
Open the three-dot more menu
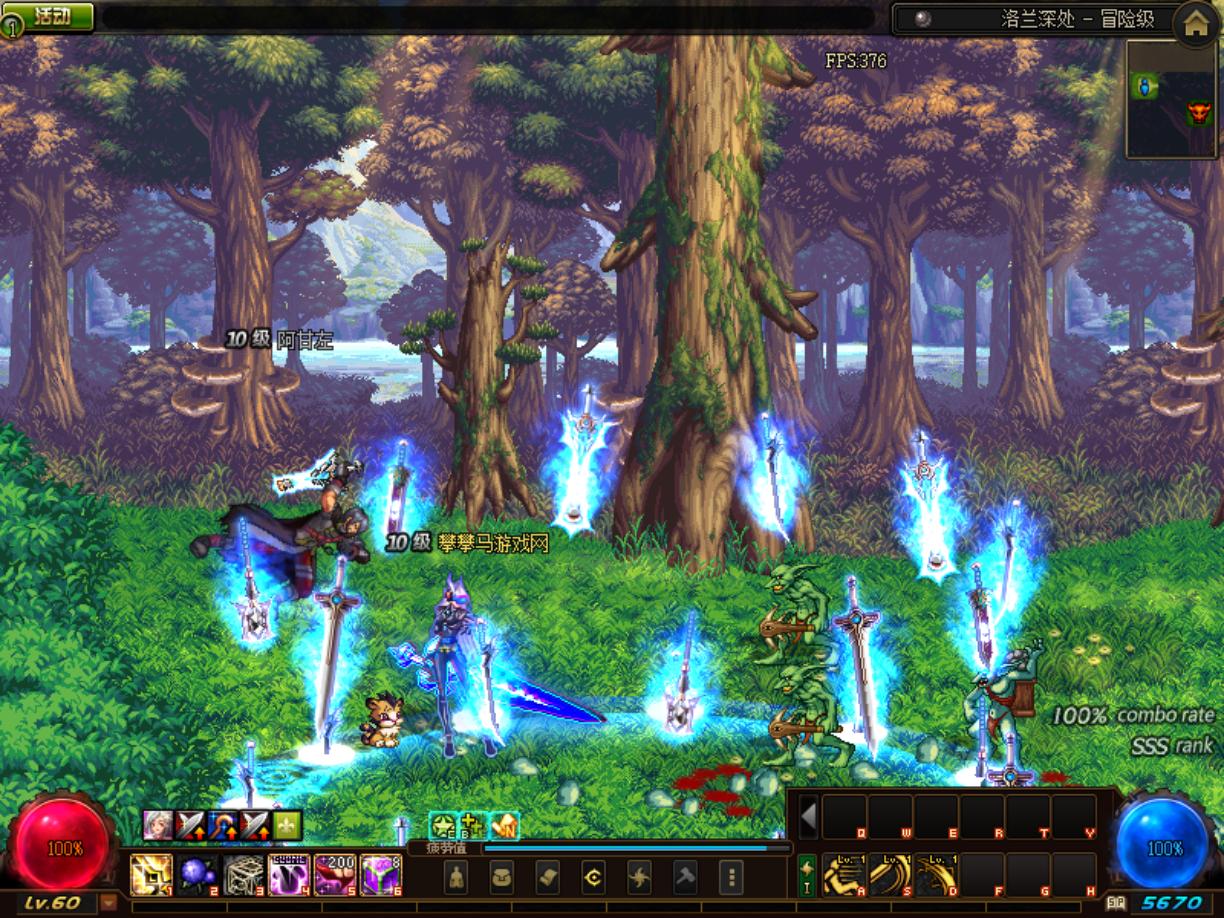(x=732, y=878)
